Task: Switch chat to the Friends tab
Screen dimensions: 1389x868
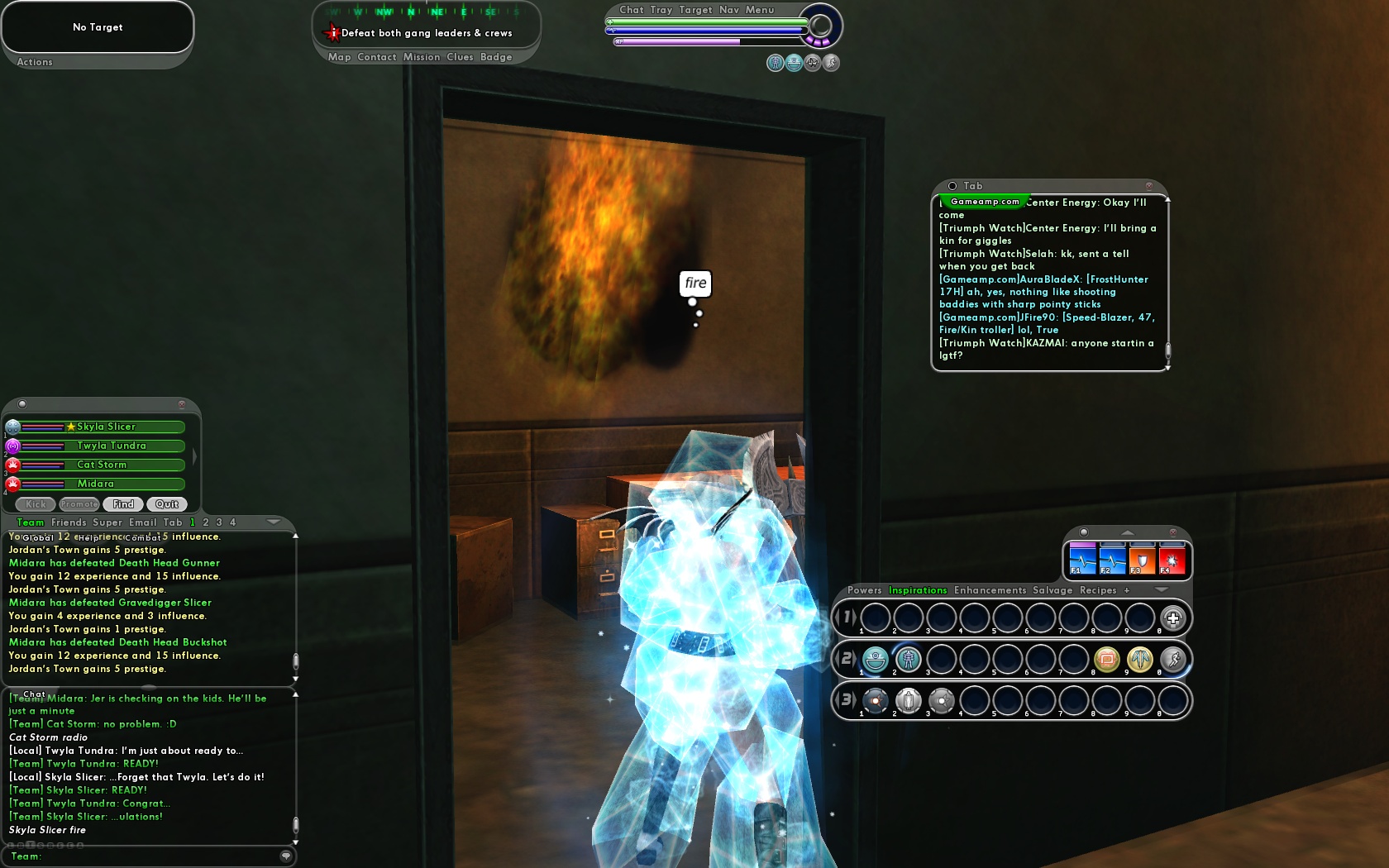Action: coord(69,522)
